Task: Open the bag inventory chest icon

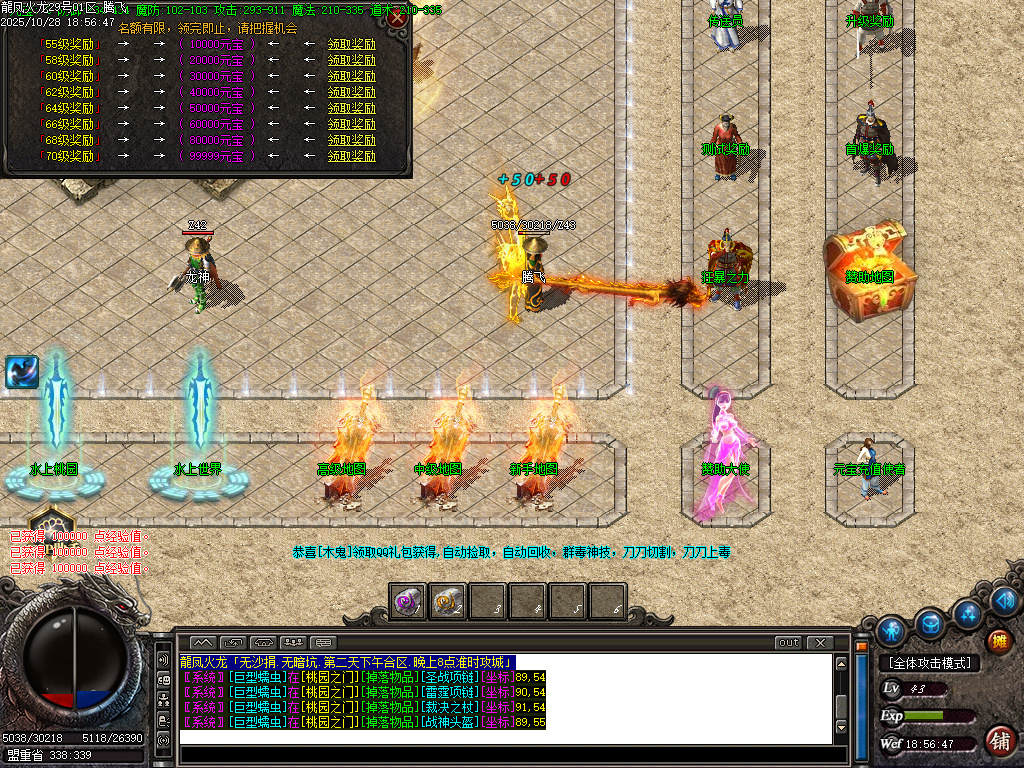Action: pos(930,622)
